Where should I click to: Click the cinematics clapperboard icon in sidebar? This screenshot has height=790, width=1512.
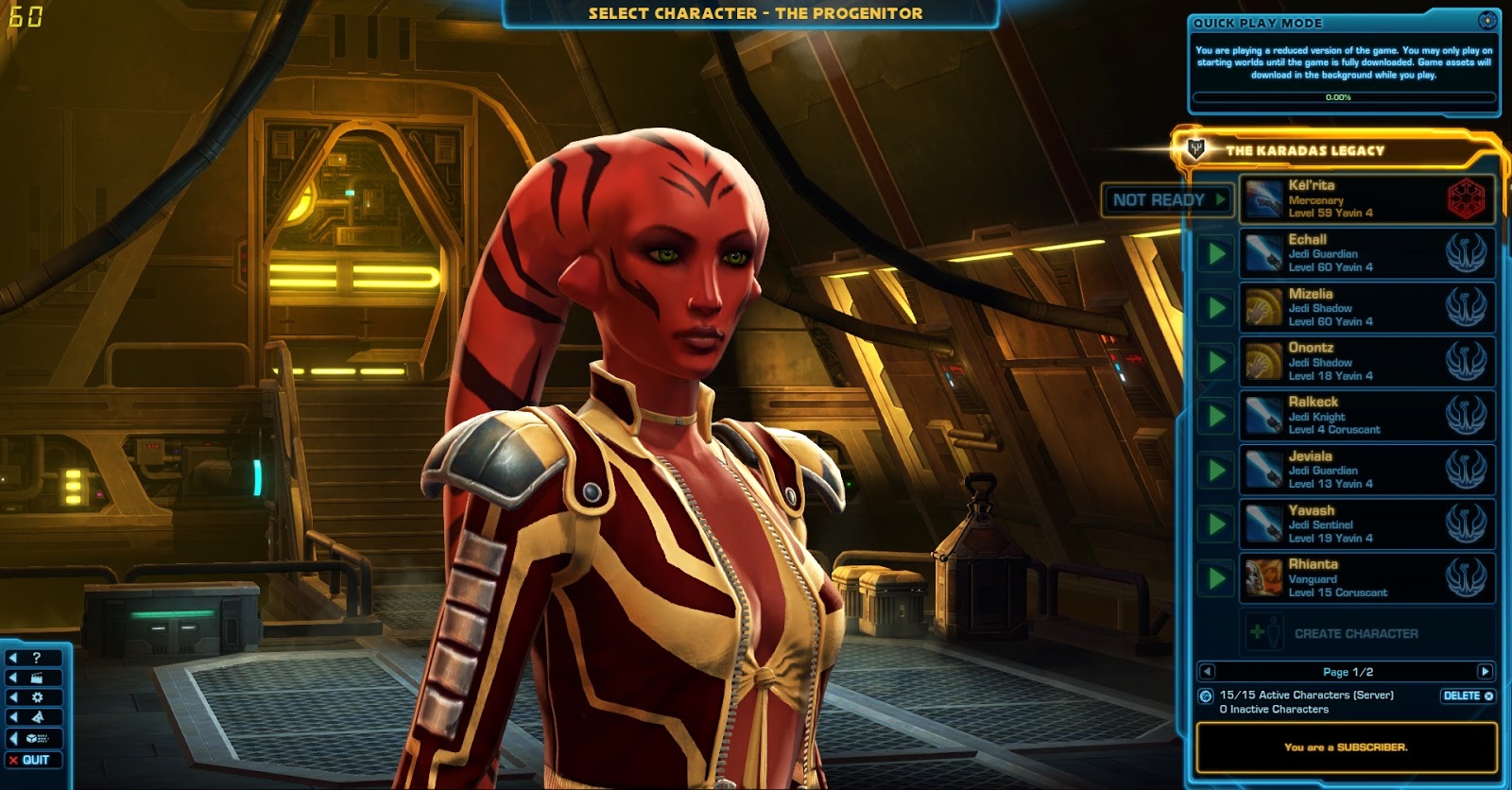37,677
